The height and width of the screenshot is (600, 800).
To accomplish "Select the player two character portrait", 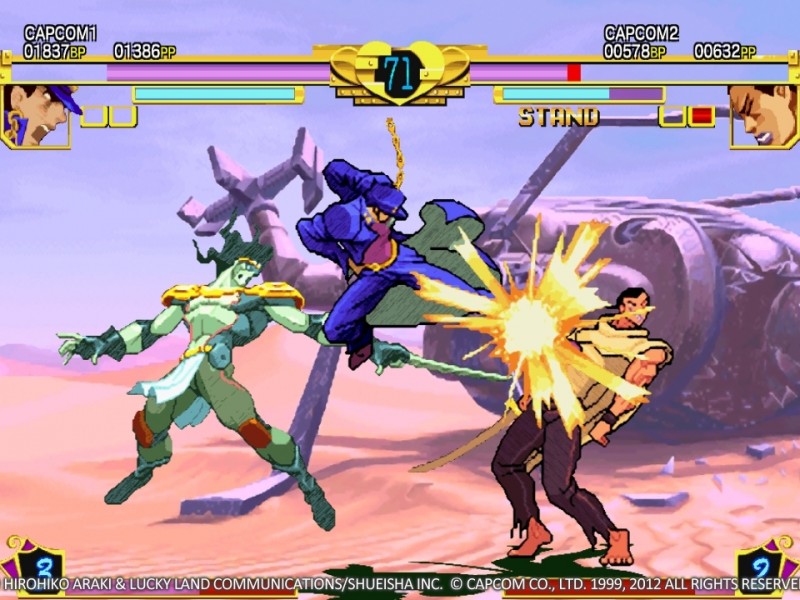I will click(x=762, y=113).
